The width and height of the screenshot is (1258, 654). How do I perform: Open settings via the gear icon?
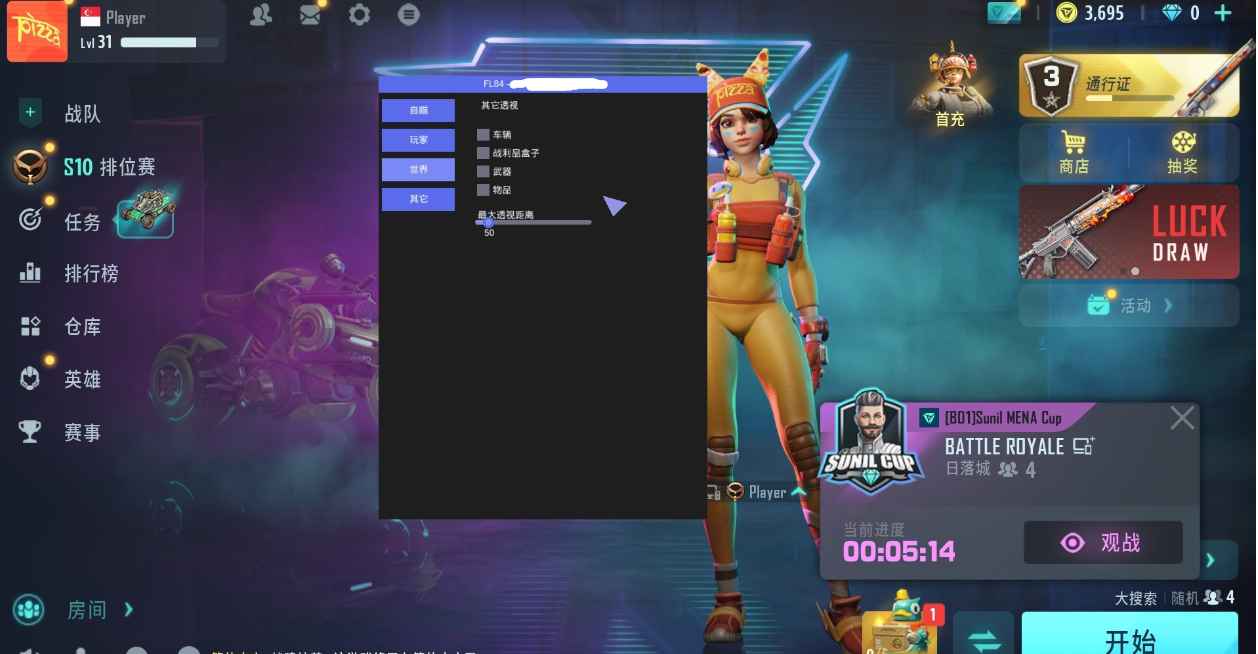point(359,15)
